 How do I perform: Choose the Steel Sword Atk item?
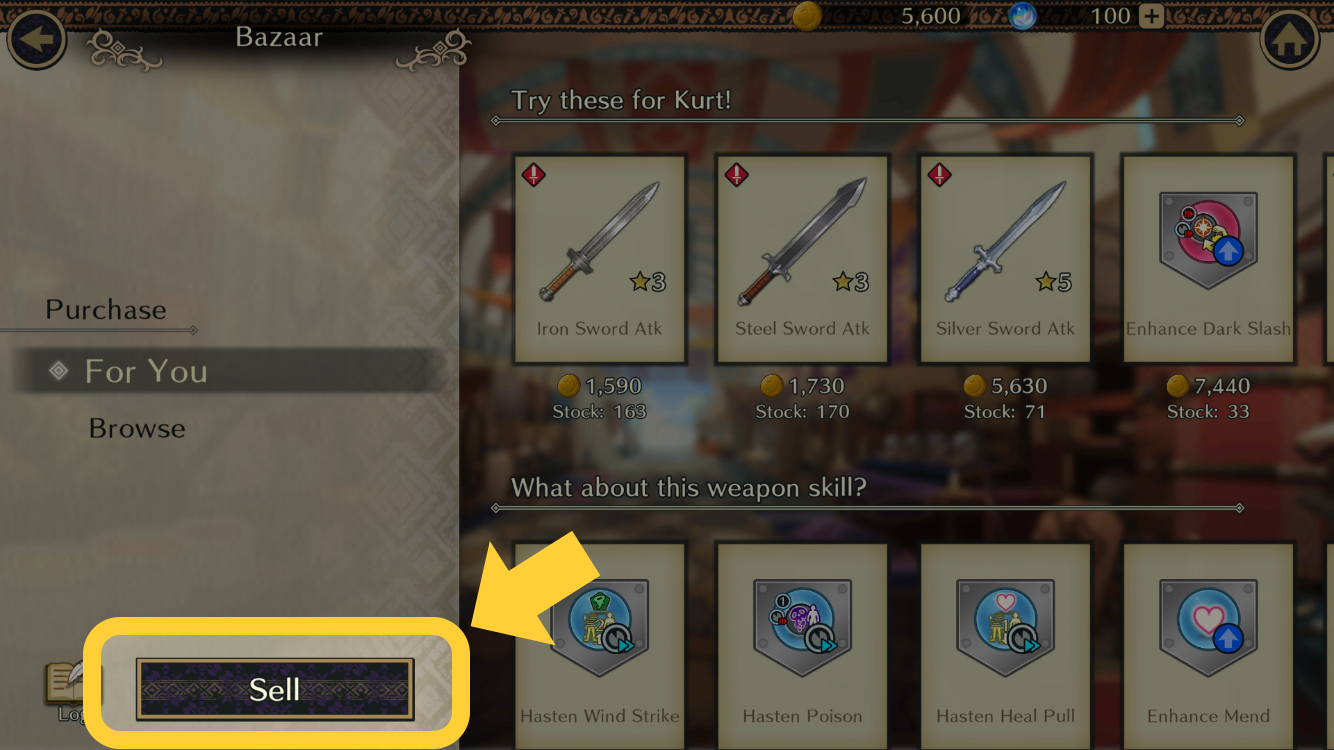802,258
